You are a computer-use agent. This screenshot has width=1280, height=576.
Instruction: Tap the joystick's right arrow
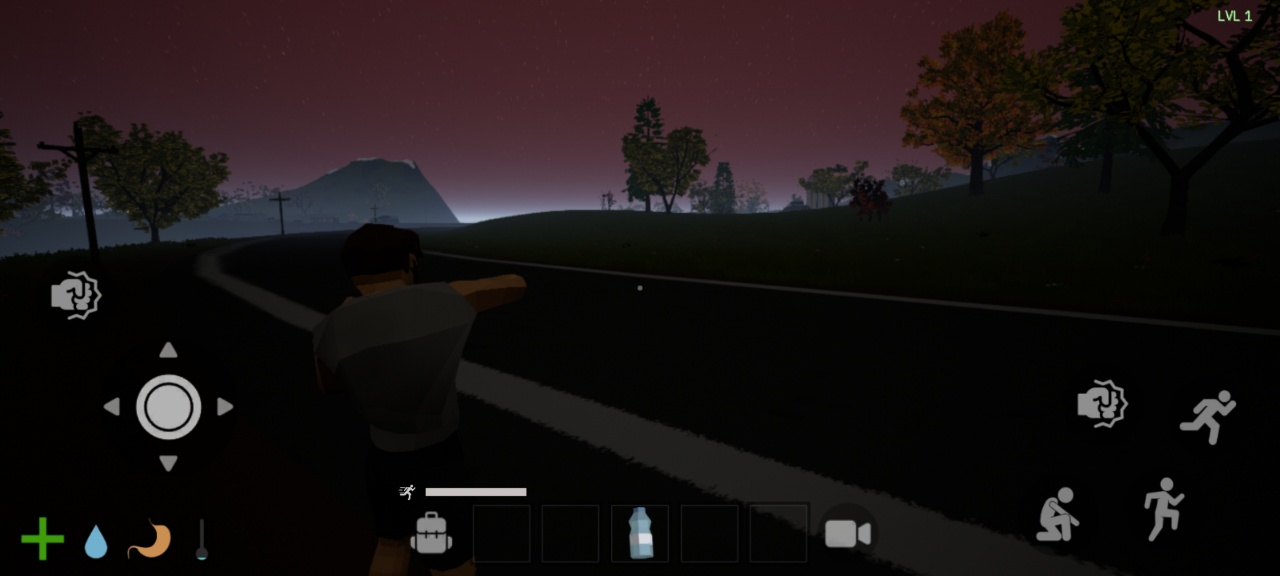pos(225,407)
